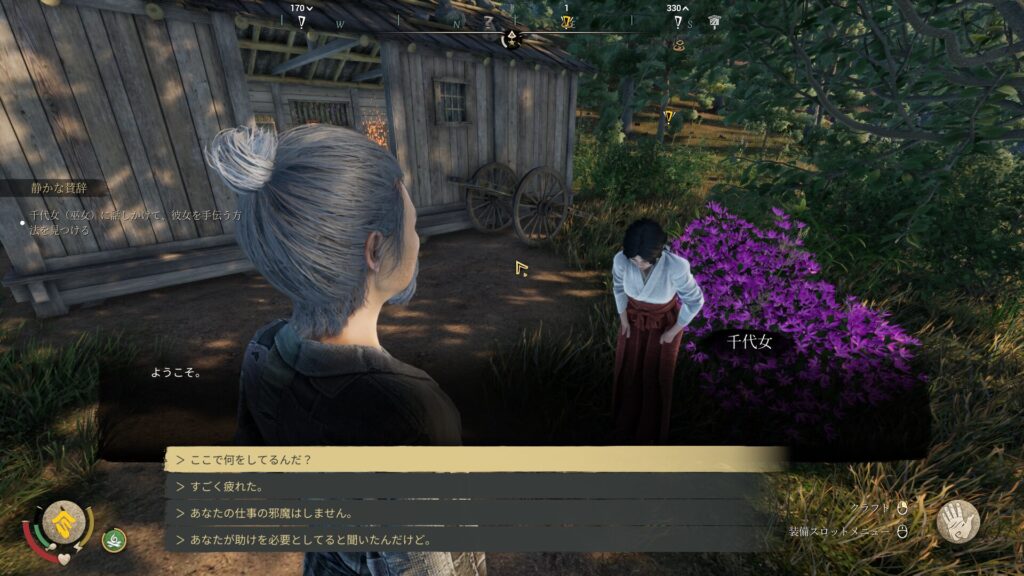
Task: Click the small green status icon
Action: (x=114, y=540)
